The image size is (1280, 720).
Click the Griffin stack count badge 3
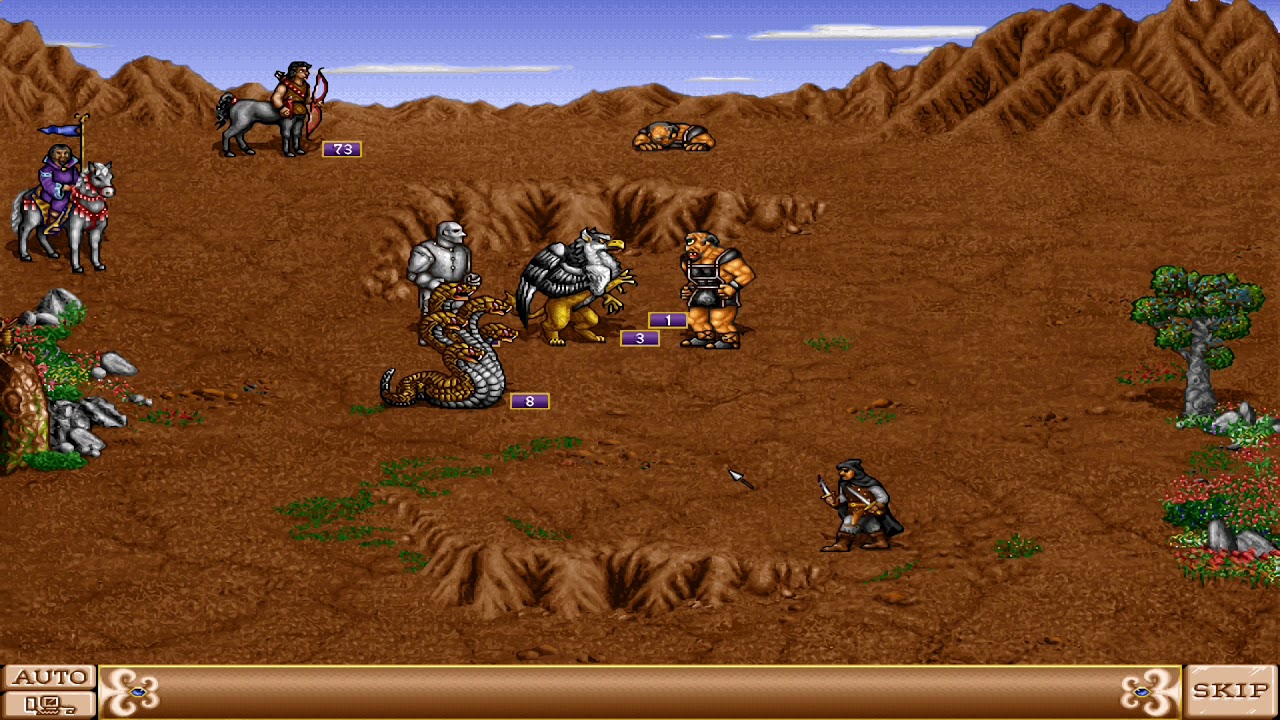pos(641,338)
